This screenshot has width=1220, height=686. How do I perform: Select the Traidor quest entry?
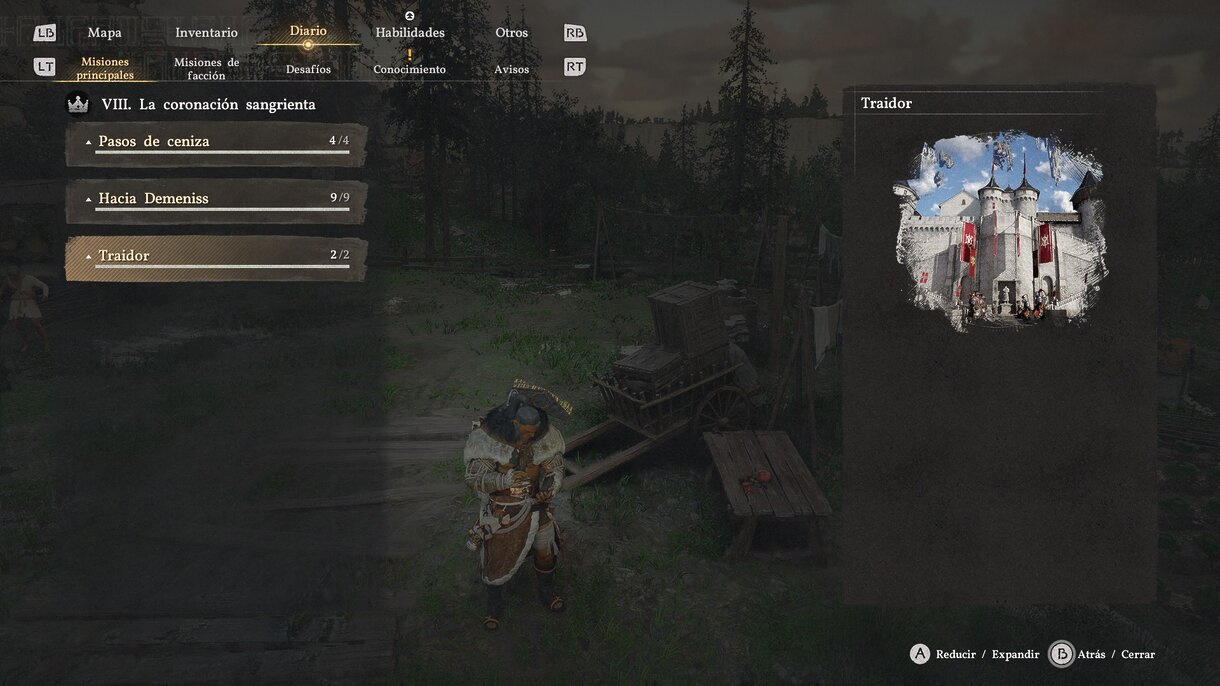click(x=216, y=257)
